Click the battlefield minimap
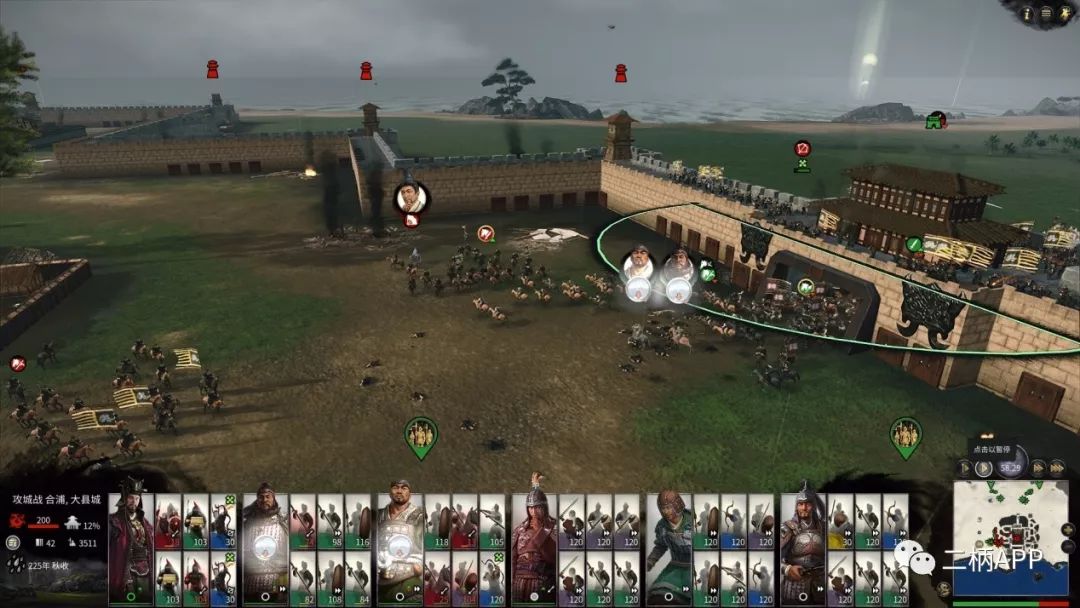 tap(1014, 541)
